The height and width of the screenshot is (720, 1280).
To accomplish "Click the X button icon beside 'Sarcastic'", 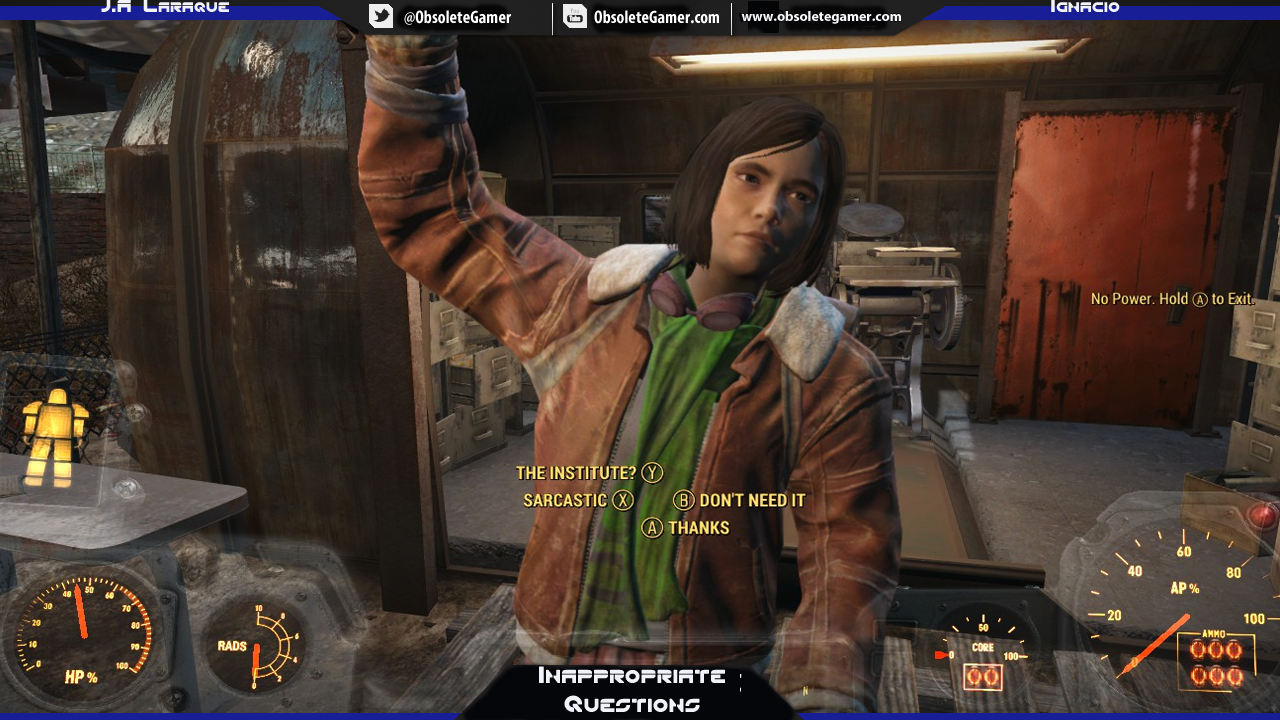I will pos(622,500).
